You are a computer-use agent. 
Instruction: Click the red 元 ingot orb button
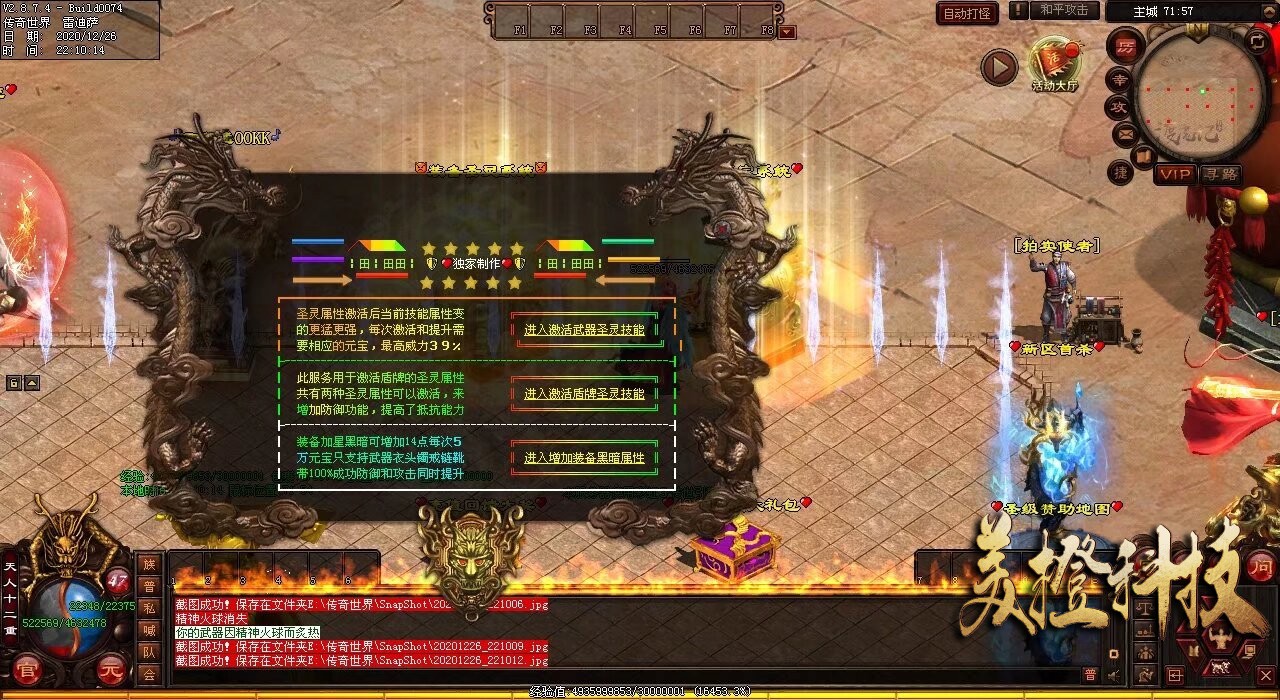(112, 670)
